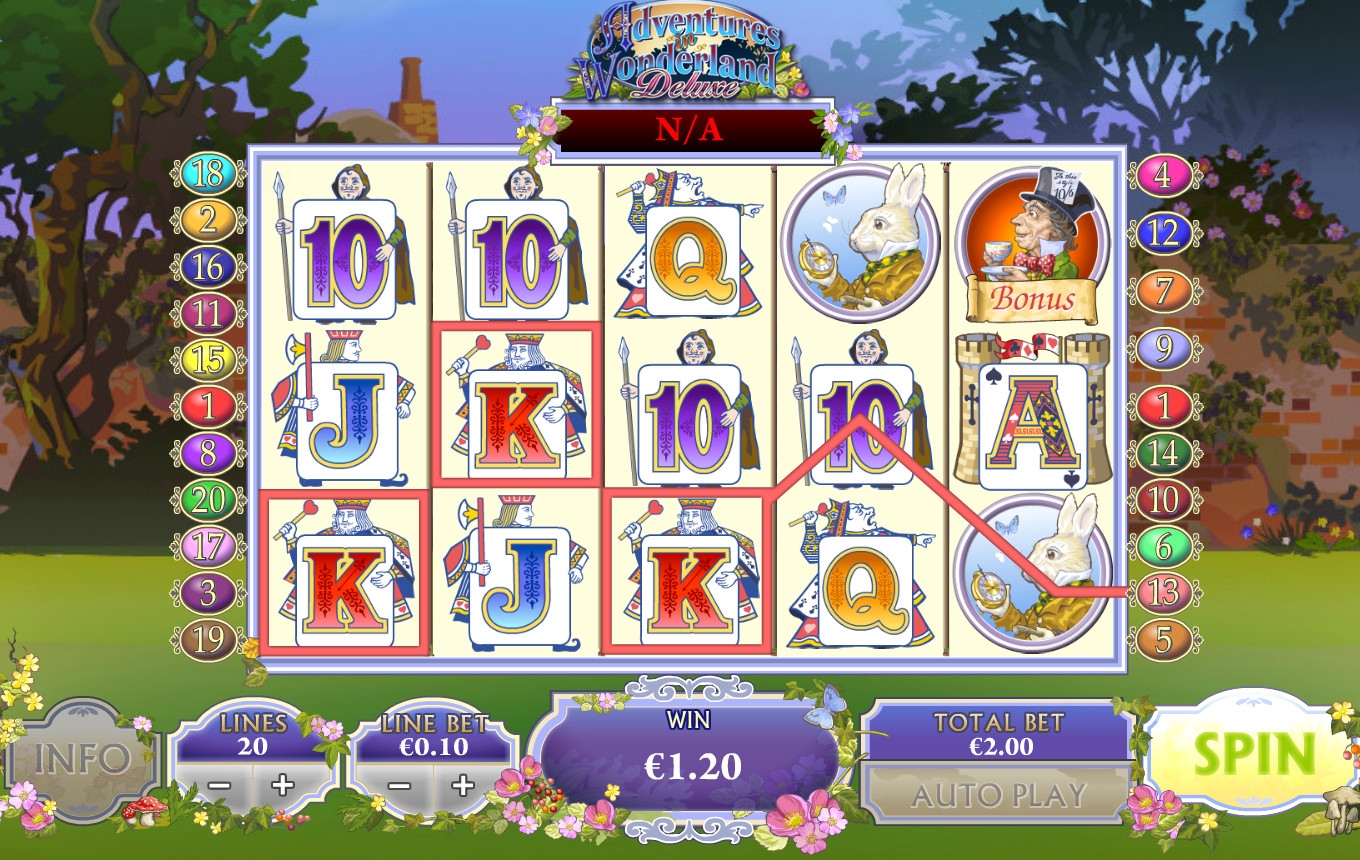This screenshot has height=860, width=1360.
Task: Spin the reels with the SPIN button
Action: coord(1254,756)
